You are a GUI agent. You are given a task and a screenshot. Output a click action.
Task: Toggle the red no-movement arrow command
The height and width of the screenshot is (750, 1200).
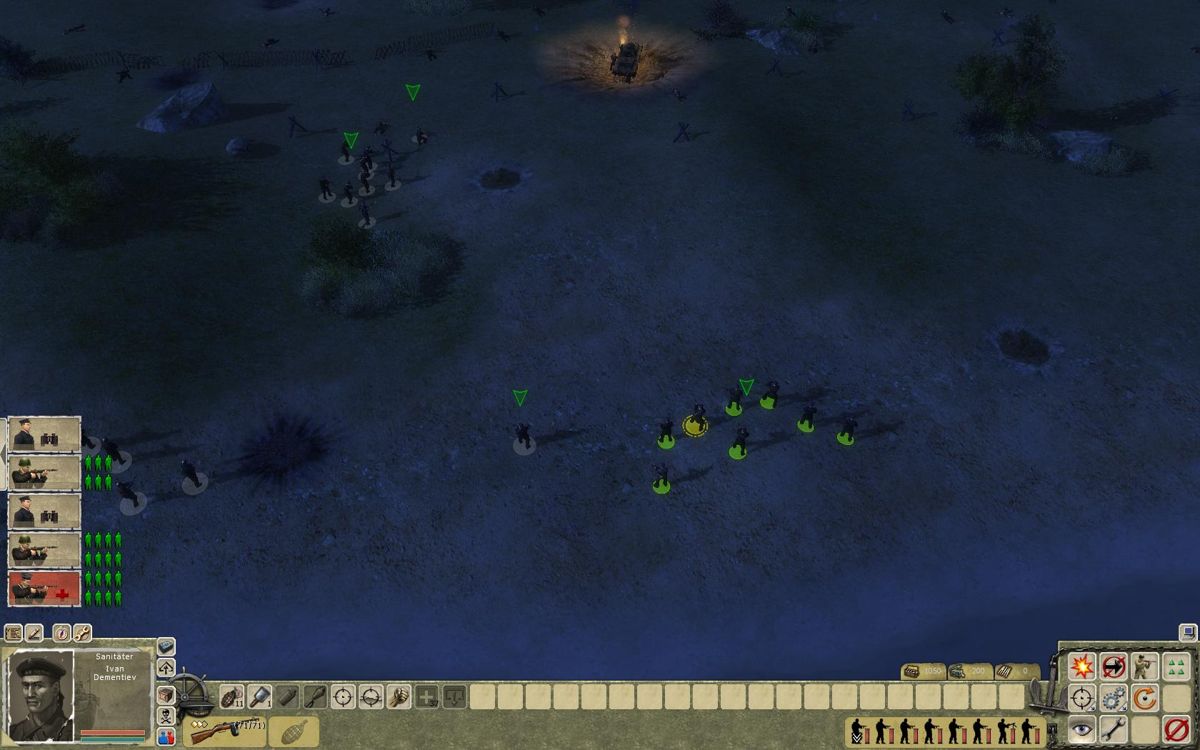[1113, 666]
